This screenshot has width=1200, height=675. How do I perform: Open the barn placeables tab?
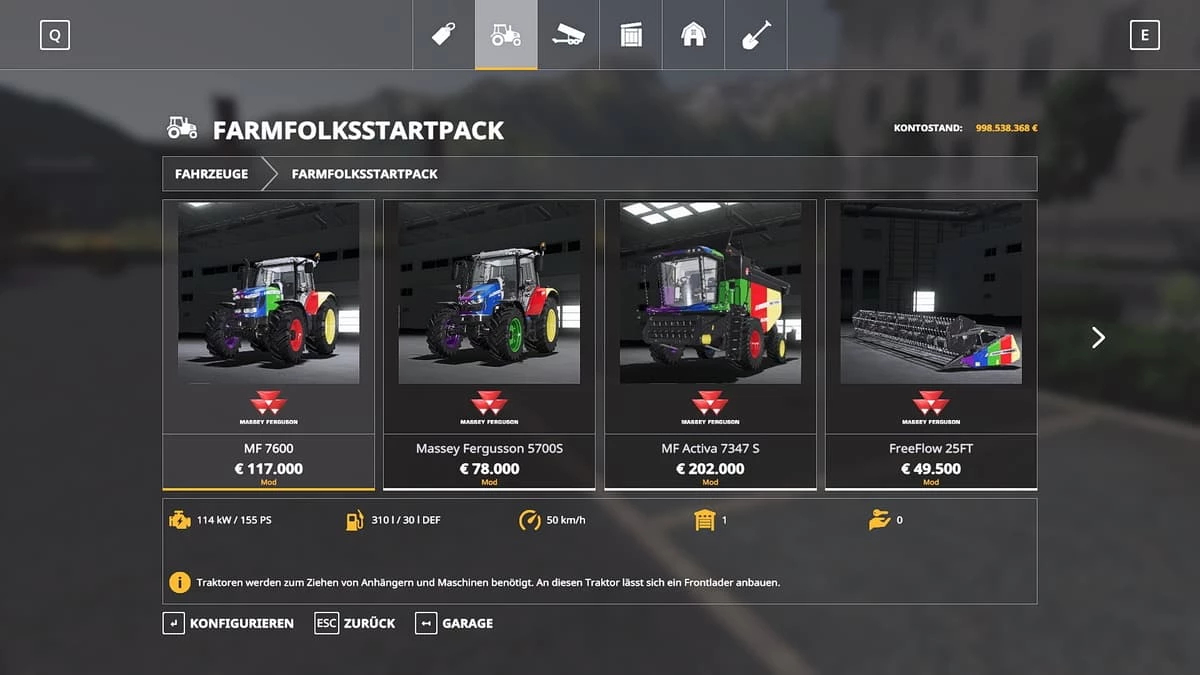693,35
